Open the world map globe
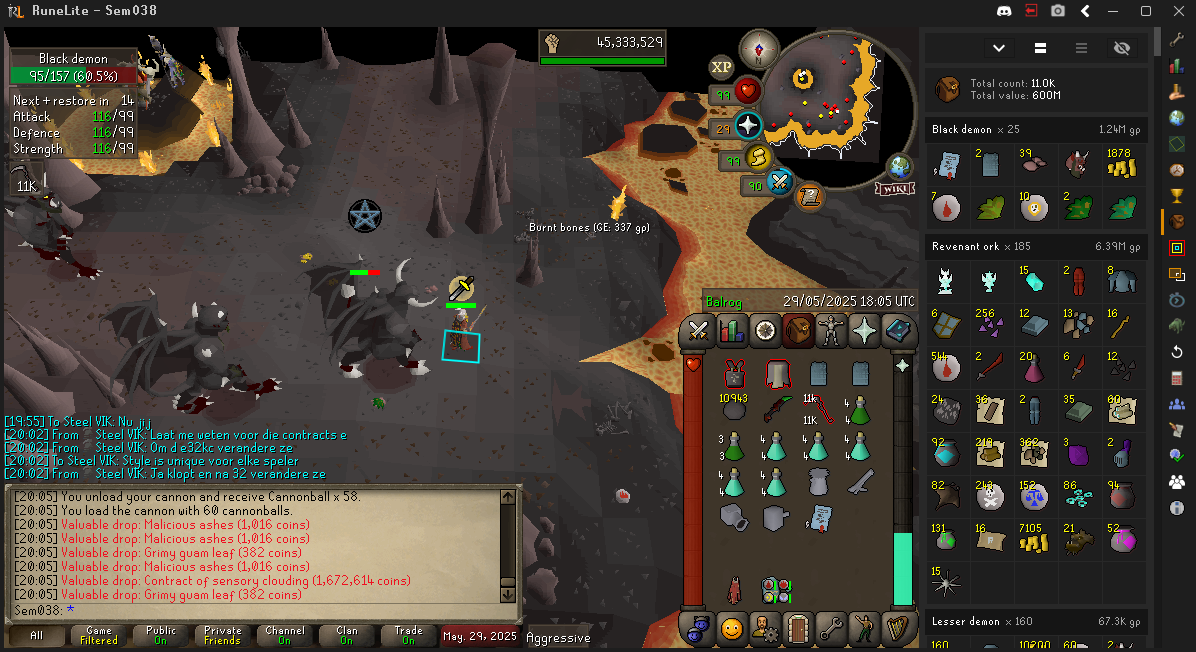1196x652 pixels. [x=900, y=166]
